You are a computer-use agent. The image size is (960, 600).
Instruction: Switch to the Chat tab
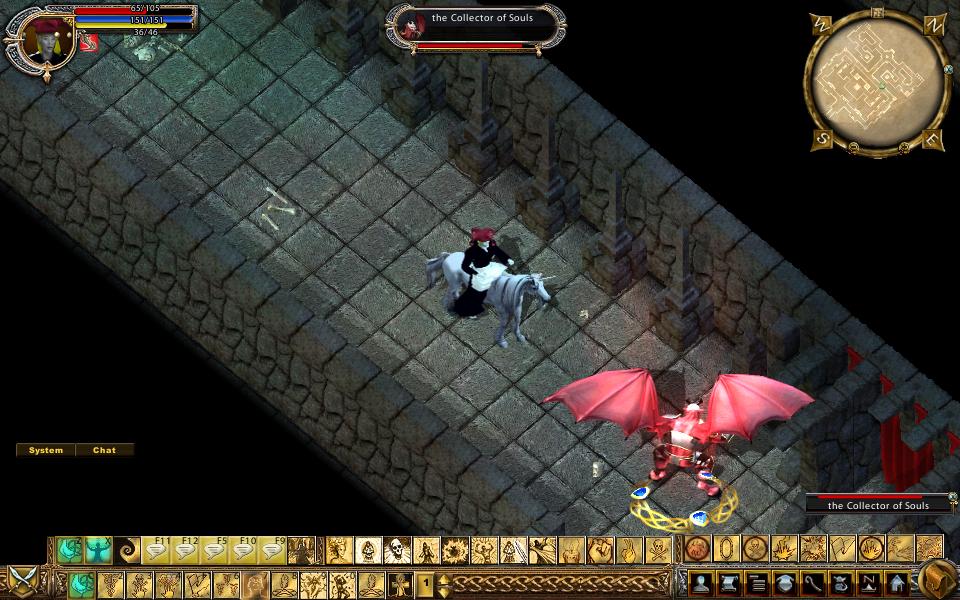pyautogui.click(x=105, y=450)
